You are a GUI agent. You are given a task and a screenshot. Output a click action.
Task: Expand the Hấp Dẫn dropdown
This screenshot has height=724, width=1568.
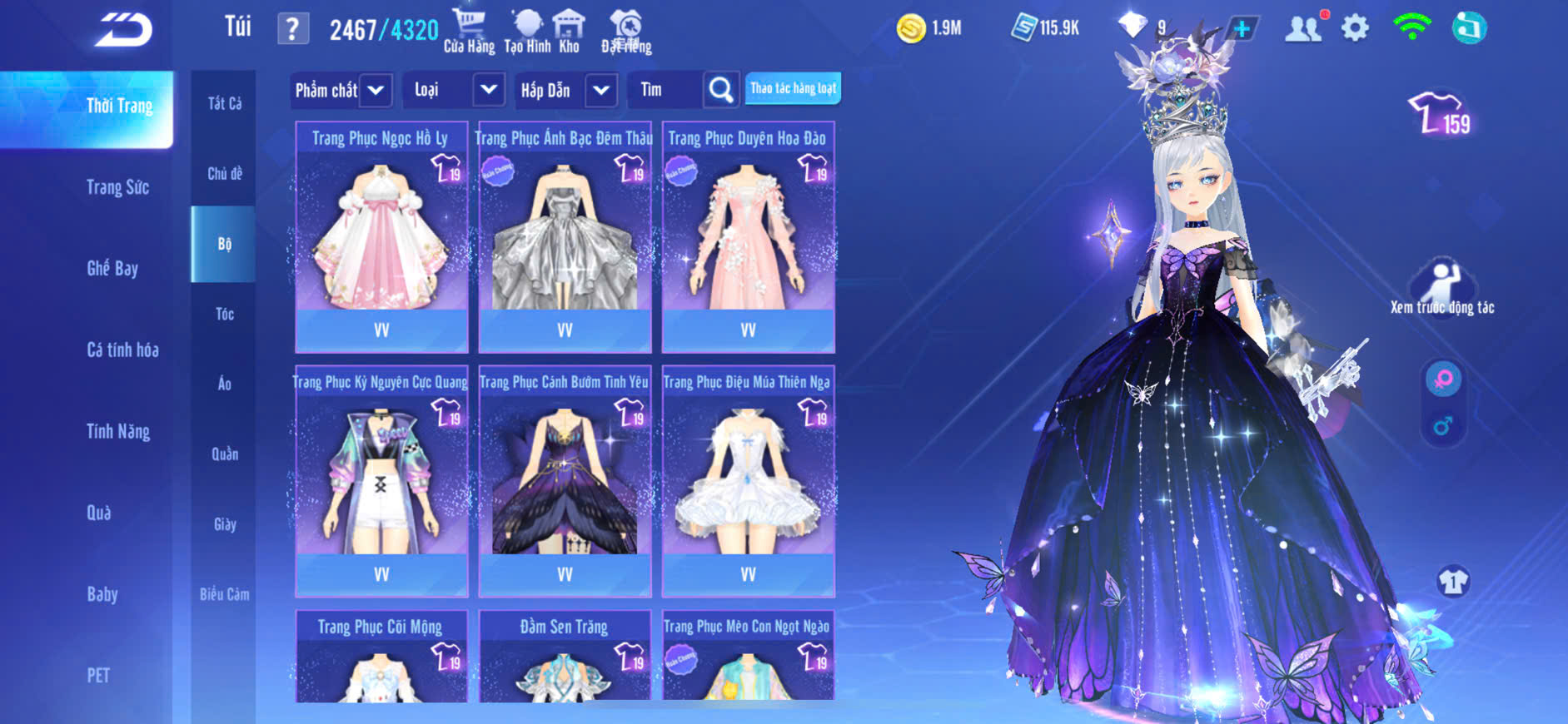click(x=601, y=90)
